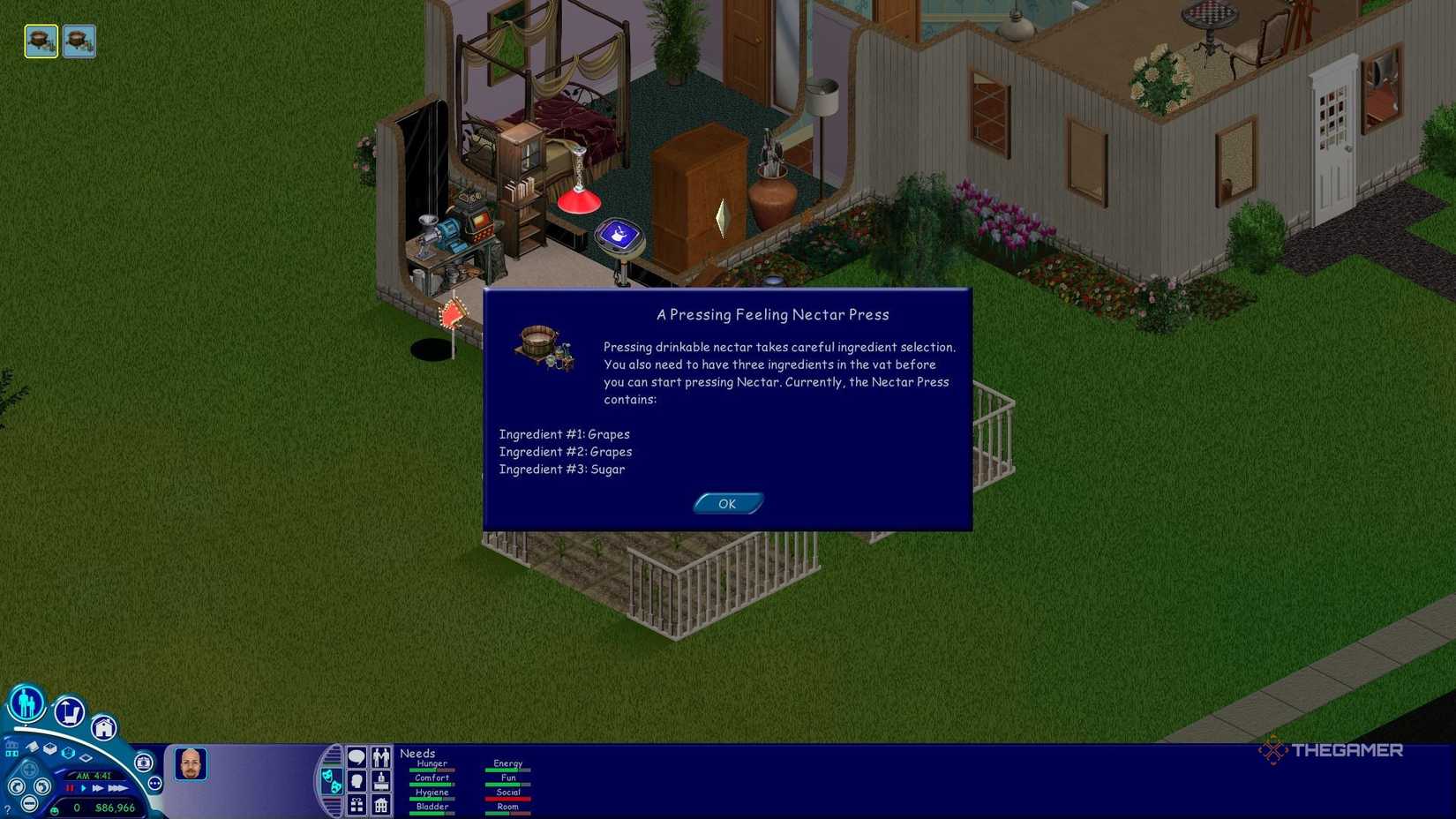
Task: Pause the game with the pause button
Action: (71, 787)
